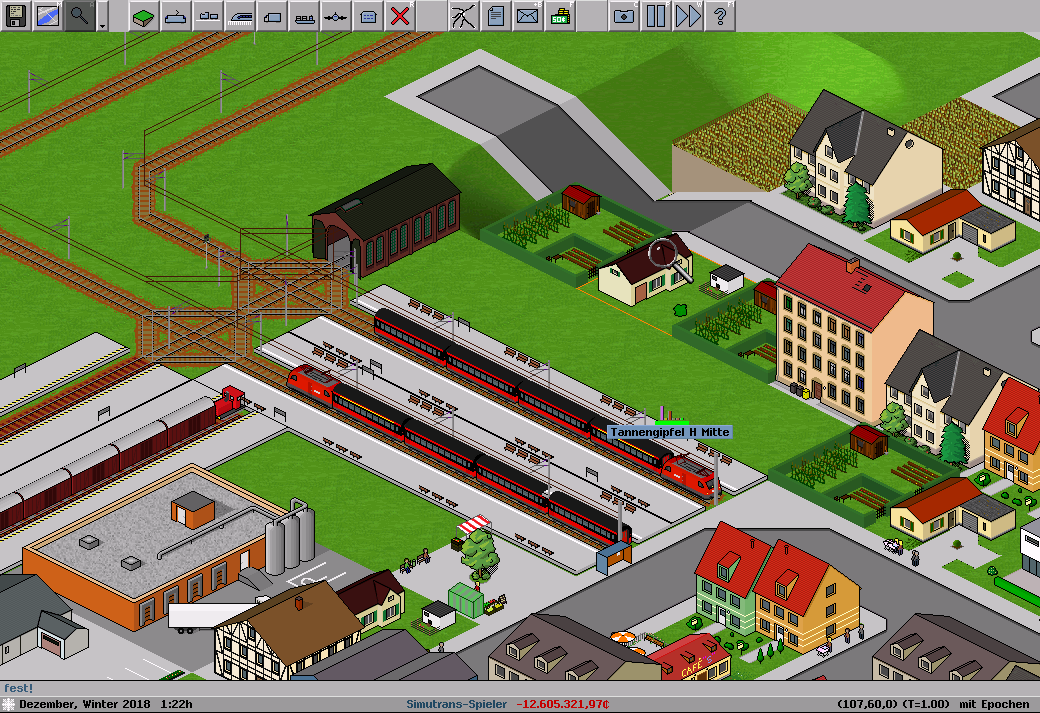Screen dimensions: 1040x713
Task: Toggle fast-forward game speed
Action: (x=688, y=16)
